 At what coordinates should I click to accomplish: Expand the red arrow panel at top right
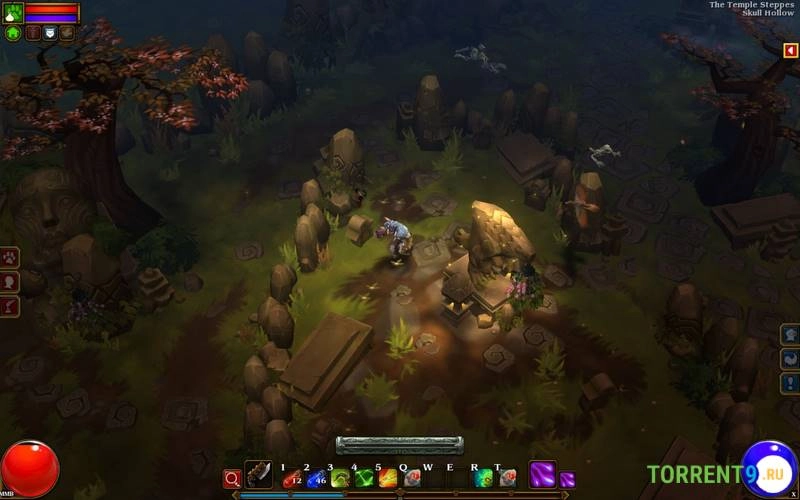tap(791, 50)
